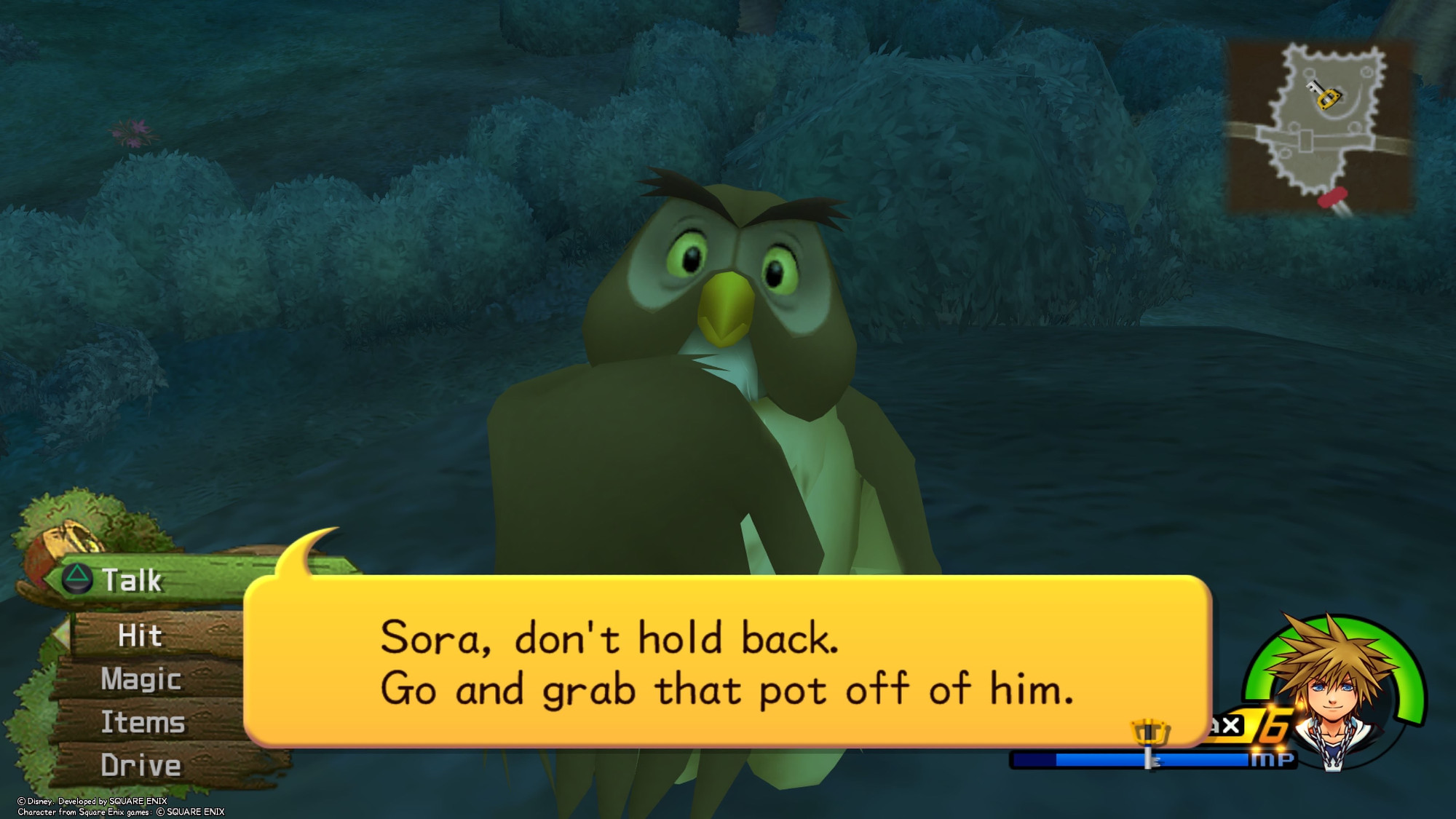Select the Talk reaction command

(x=131, y=580)
